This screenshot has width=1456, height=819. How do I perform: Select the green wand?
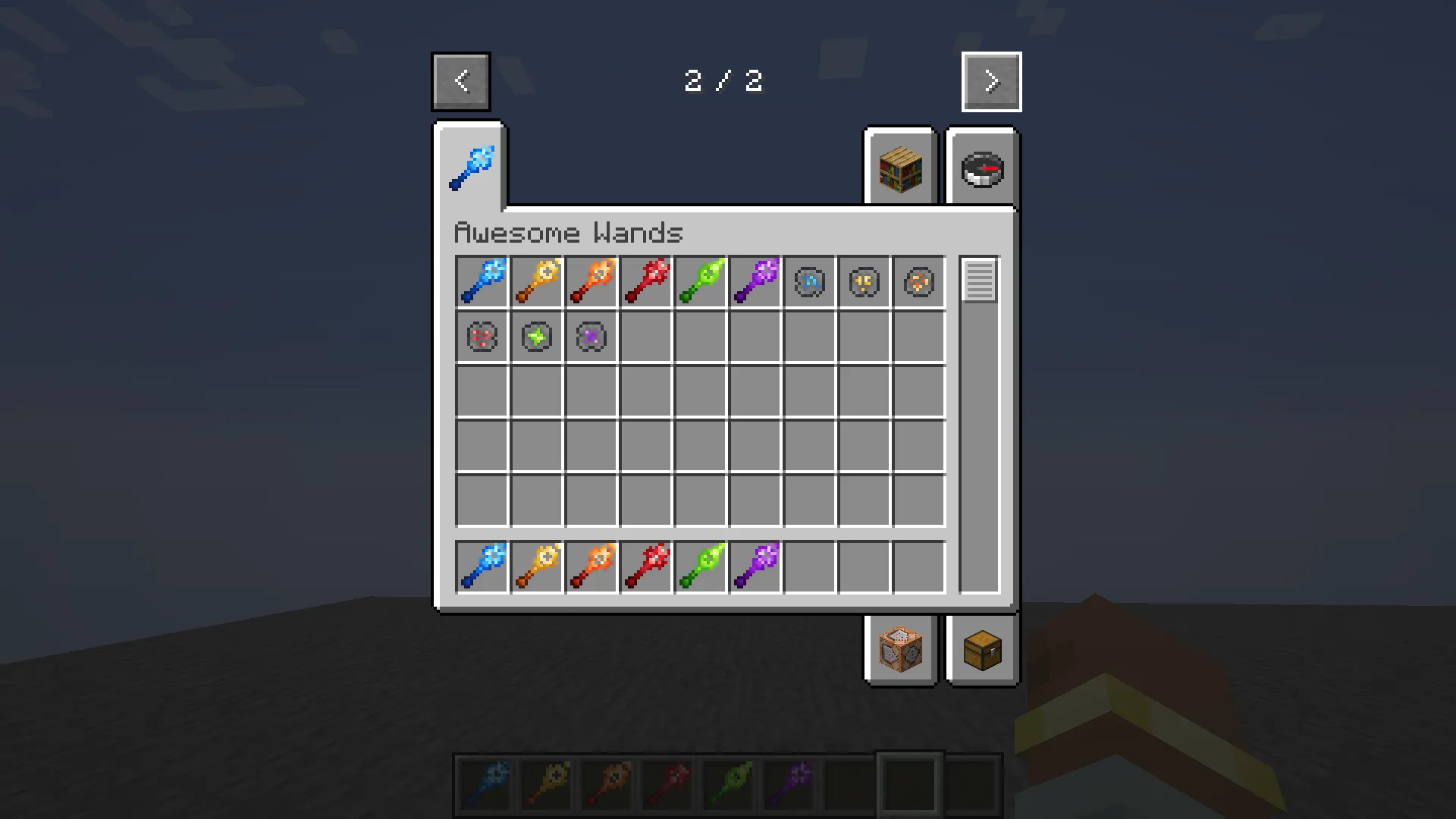[x=700, y=281]
